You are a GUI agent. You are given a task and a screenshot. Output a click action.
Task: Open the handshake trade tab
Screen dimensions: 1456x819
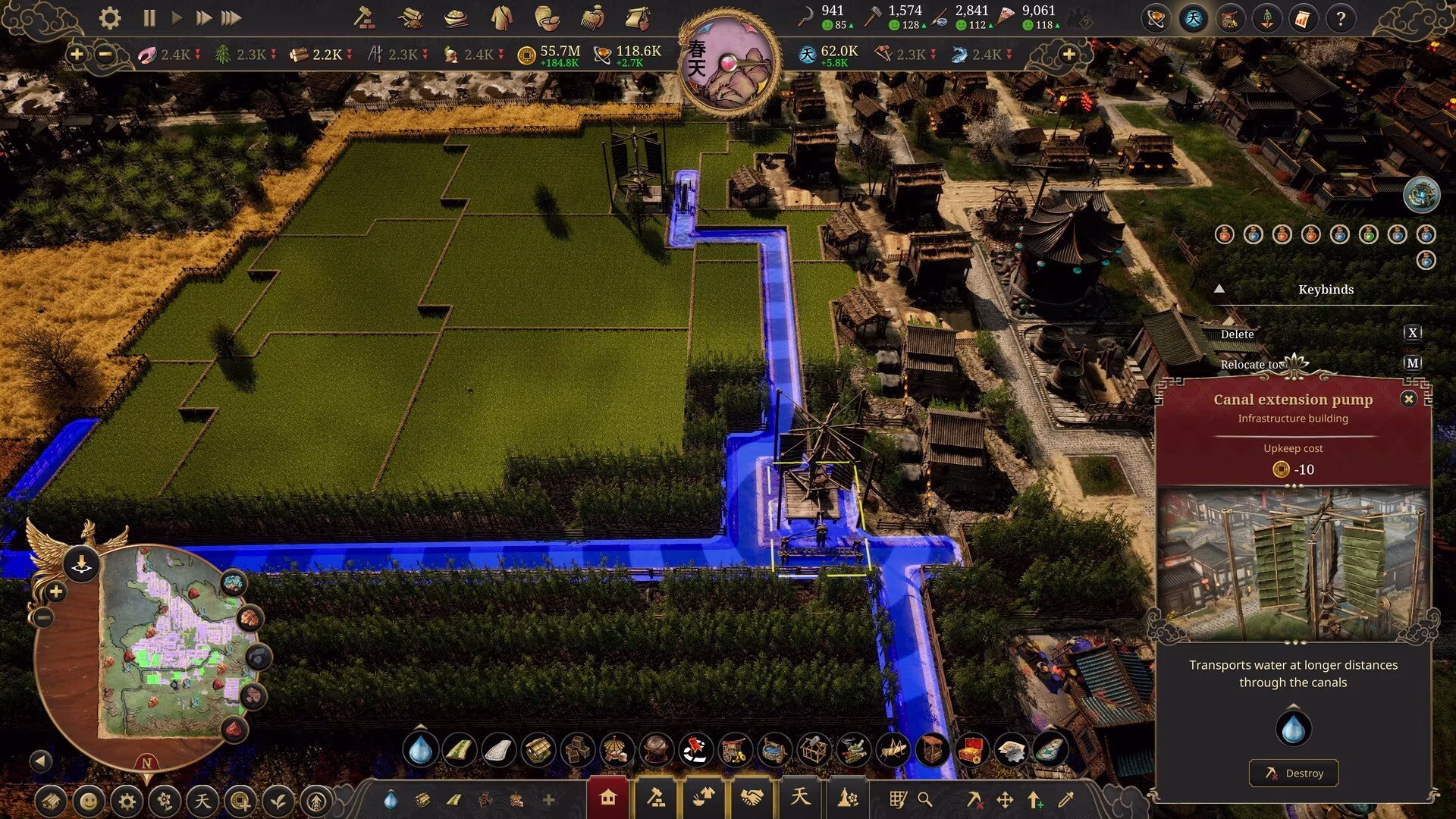point(752,798)
